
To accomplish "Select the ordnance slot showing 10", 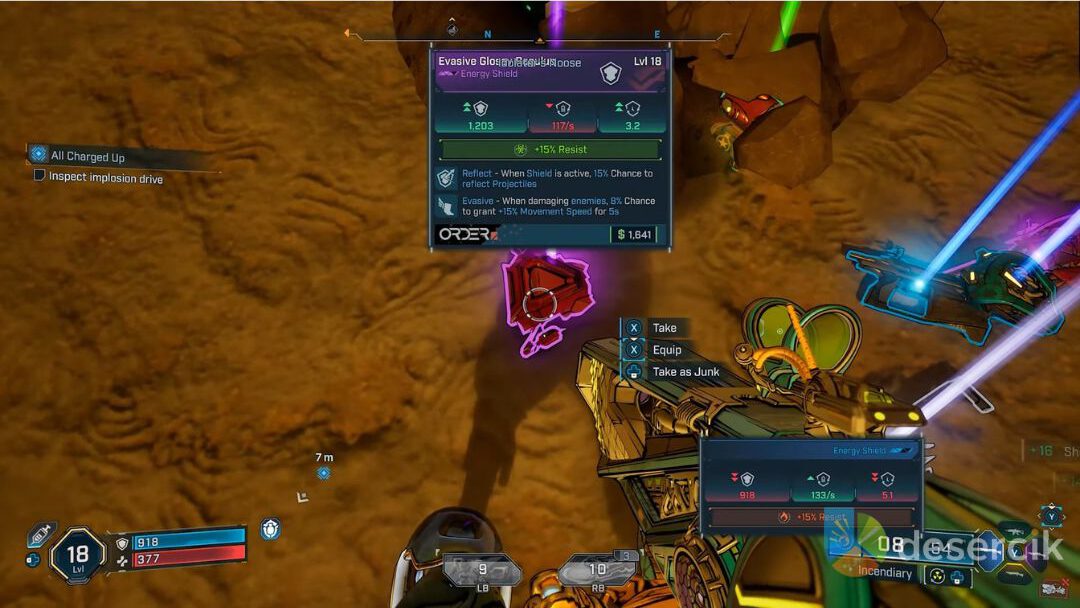I will [x=597, y=572].
